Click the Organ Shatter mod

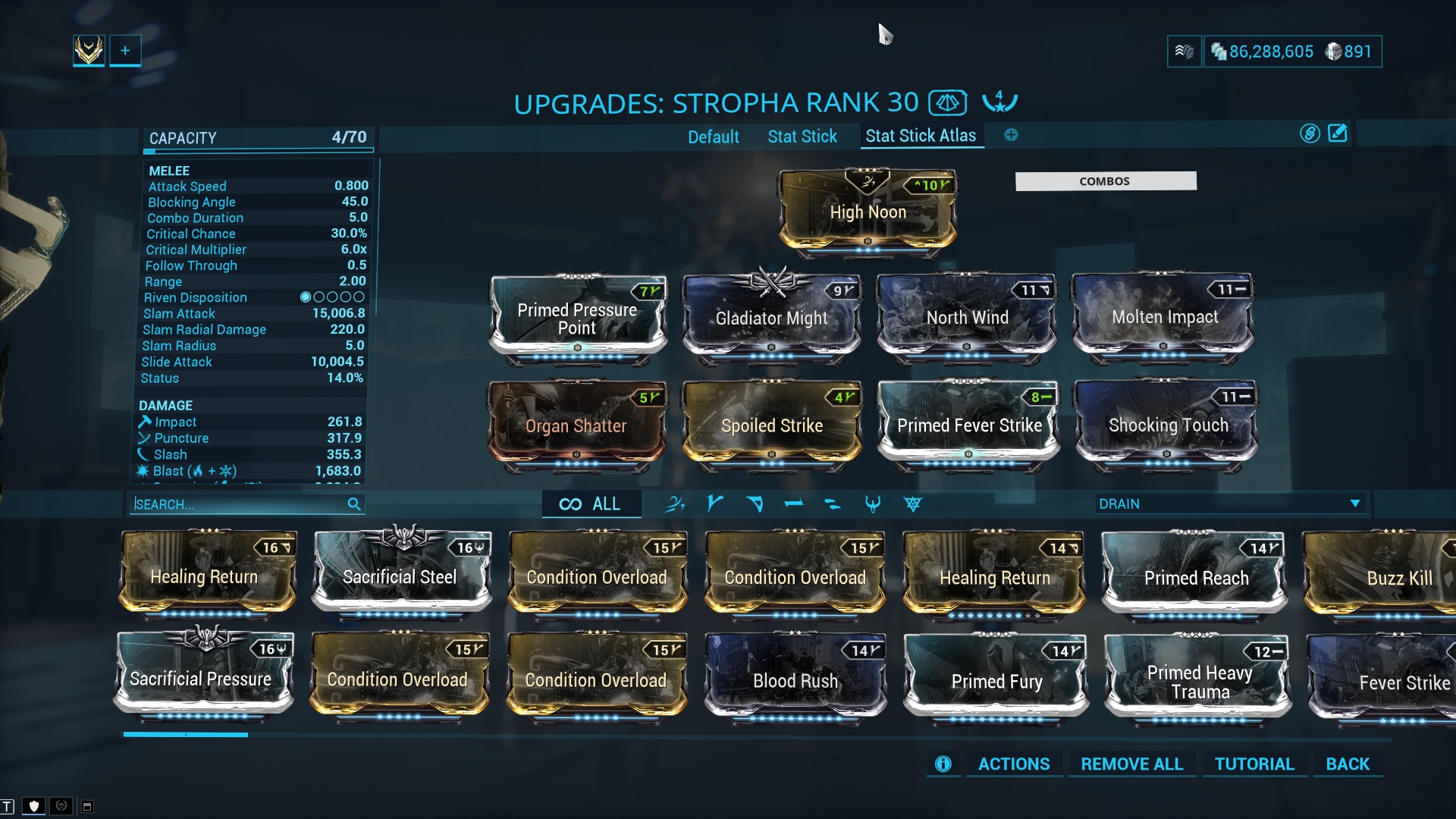(576, 425)
